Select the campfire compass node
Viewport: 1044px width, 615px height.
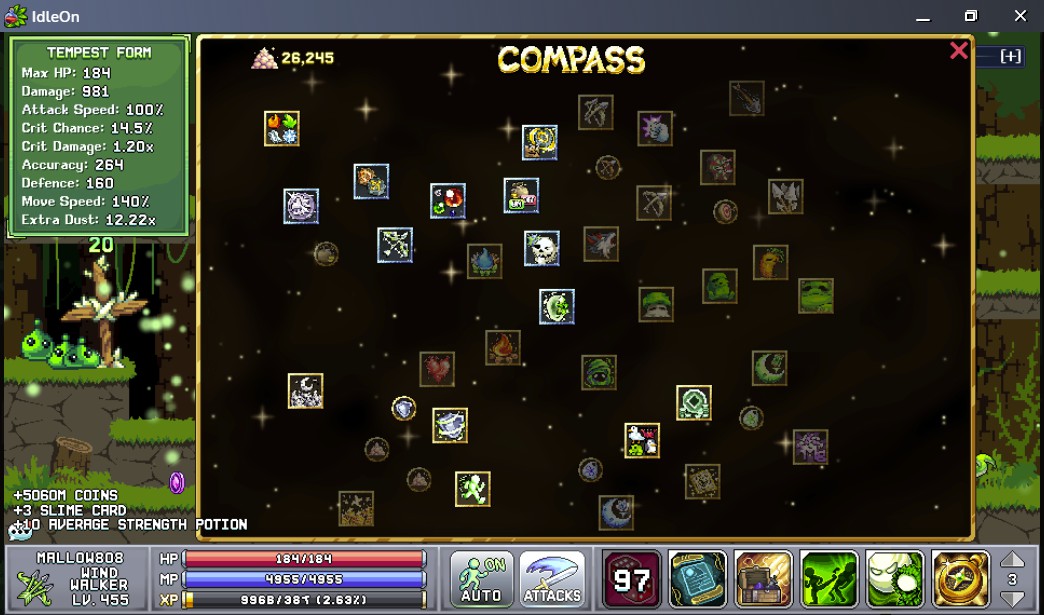point(503,347)
